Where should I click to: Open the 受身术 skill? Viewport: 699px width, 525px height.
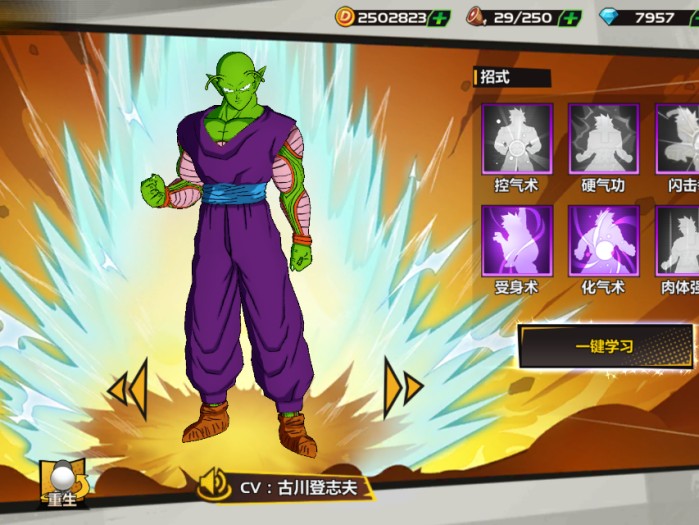[x=516, y=241]
